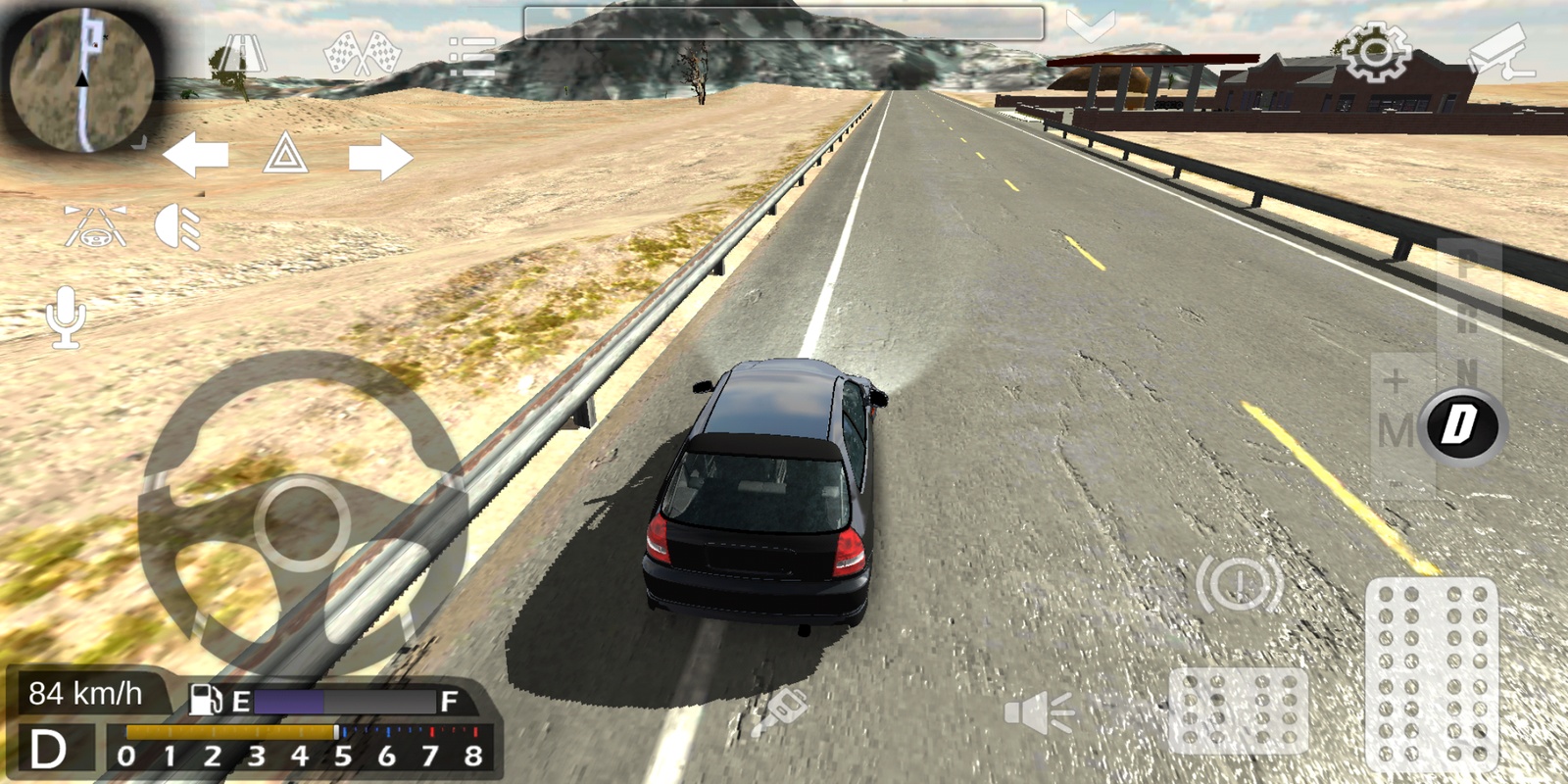Hit the brake pedal
Screen dimensions: 1568x784
coord(1238,710)
